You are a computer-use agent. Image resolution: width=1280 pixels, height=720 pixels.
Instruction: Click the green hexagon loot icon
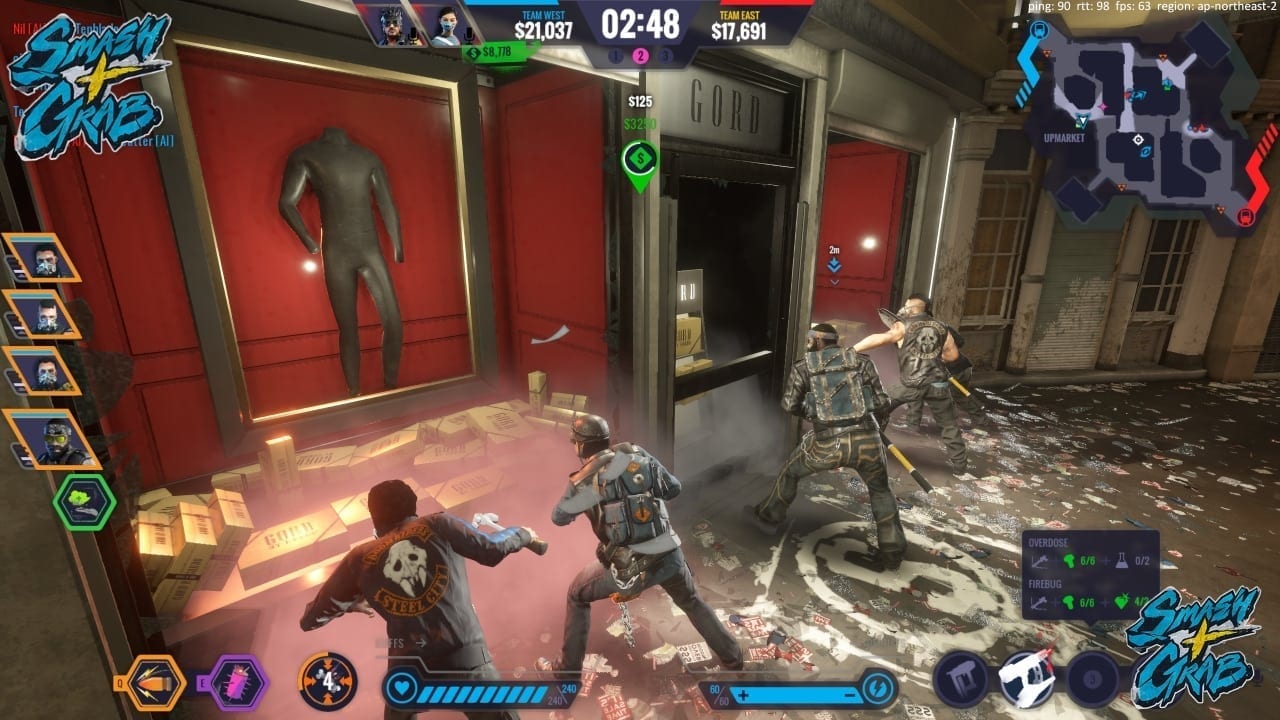(85, 501)
